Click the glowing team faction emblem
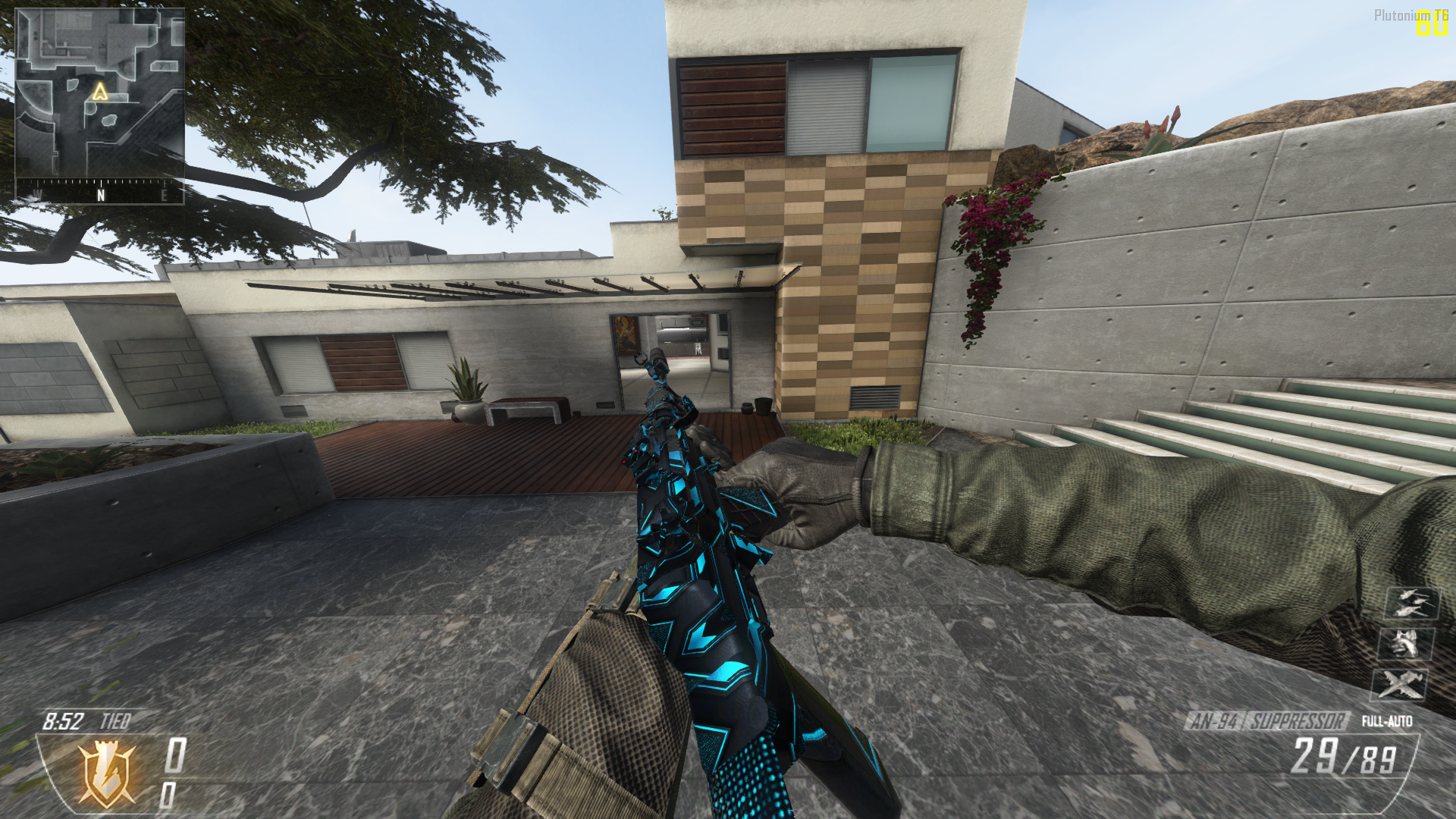1456x819 pixels. coord(107,773)
